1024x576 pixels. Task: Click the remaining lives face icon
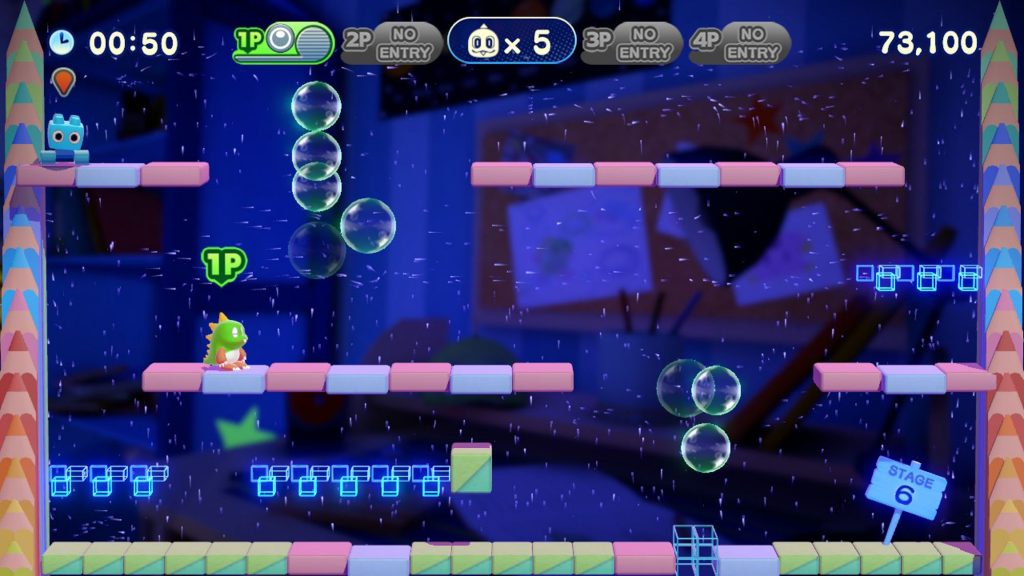(x=485, y=42)
